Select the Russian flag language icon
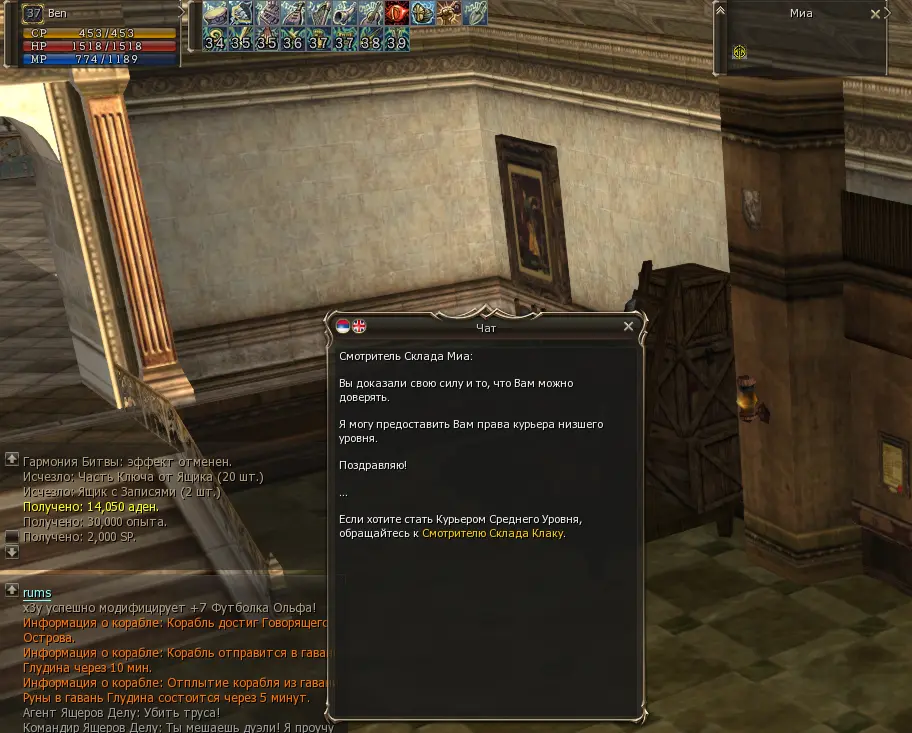 click(343, 326)
